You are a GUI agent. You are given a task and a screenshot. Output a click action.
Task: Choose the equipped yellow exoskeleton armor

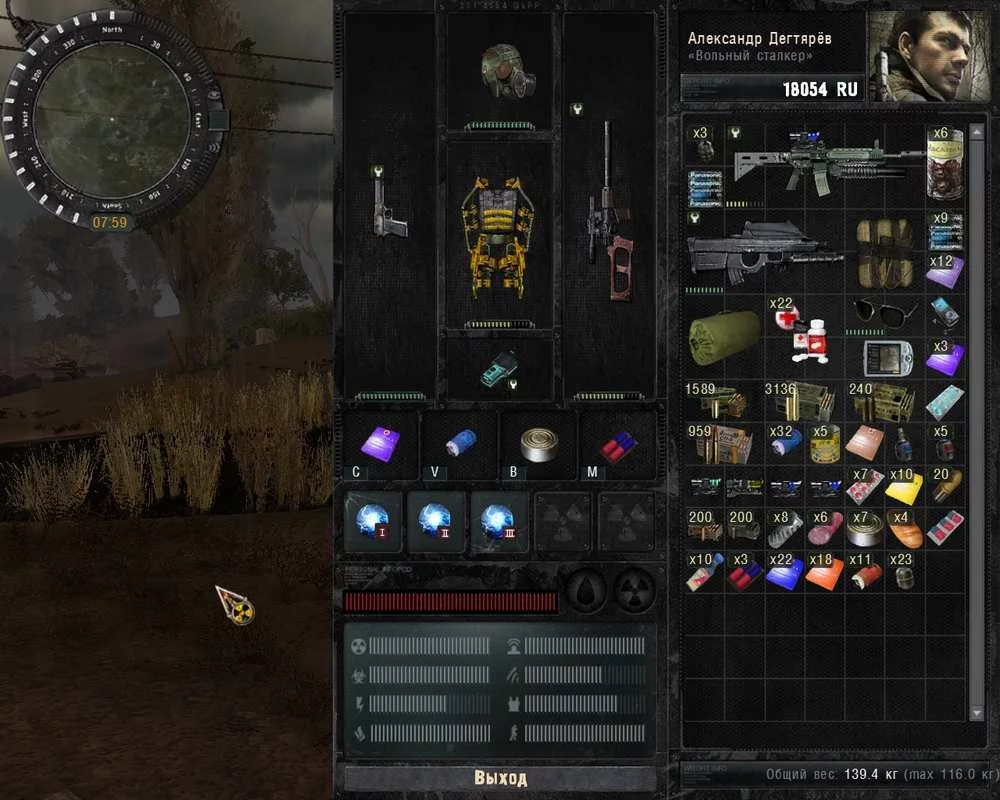click(497, 238)
